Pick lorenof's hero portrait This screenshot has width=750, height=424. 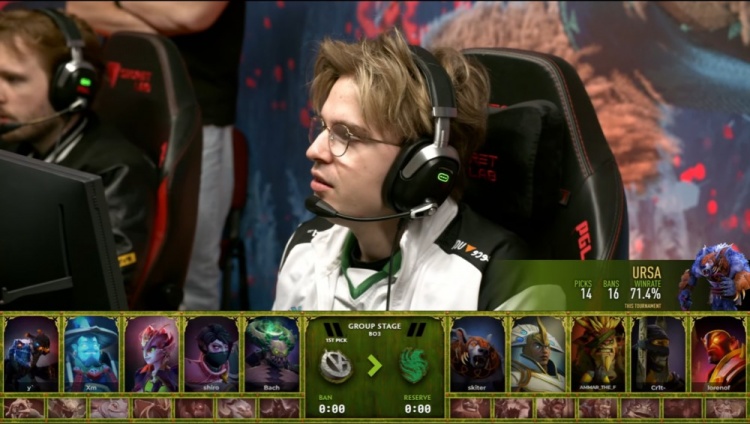[718, 353]
